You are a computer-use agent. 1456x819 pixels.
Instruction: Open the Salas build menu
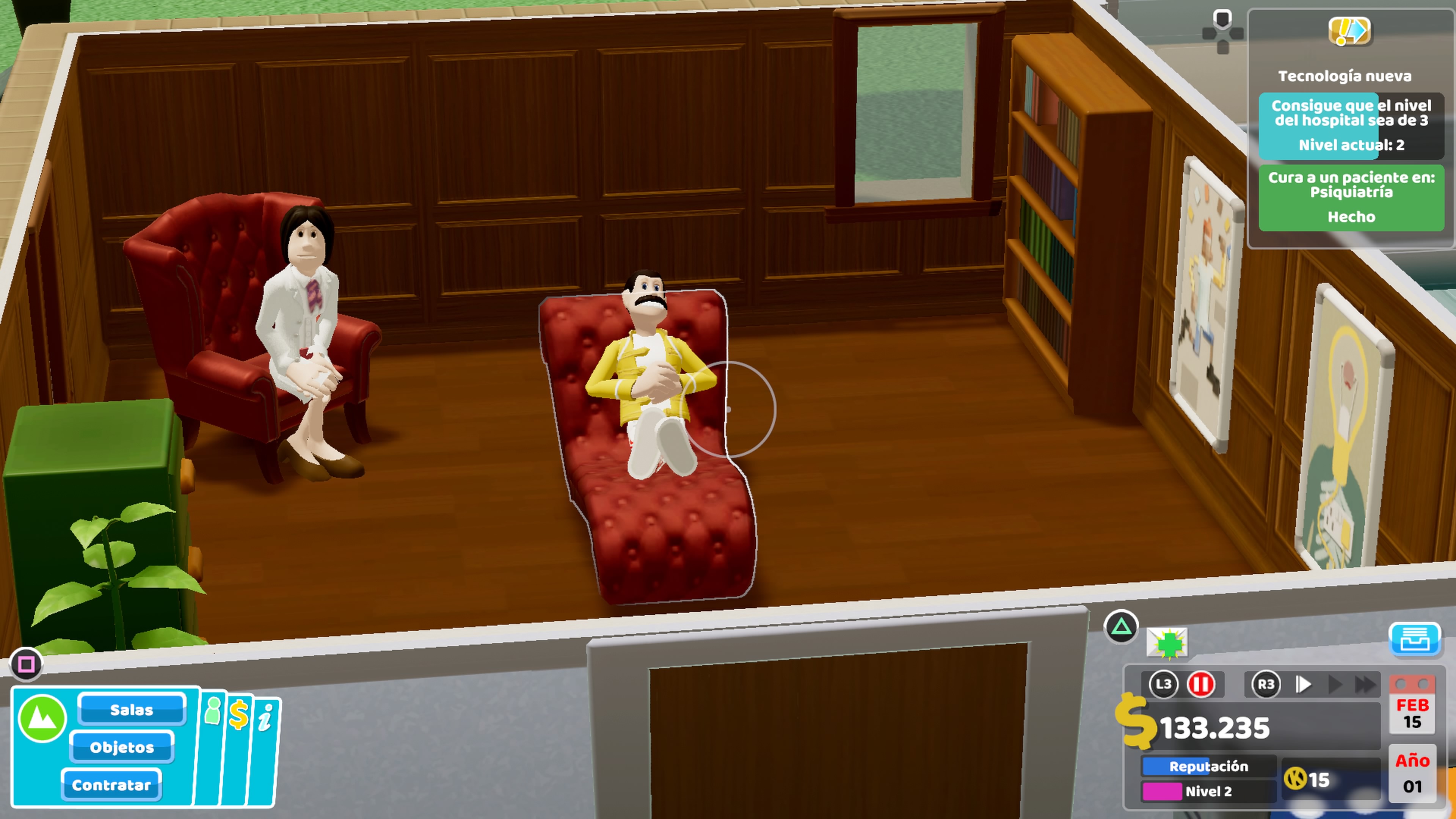click(132, 709)
